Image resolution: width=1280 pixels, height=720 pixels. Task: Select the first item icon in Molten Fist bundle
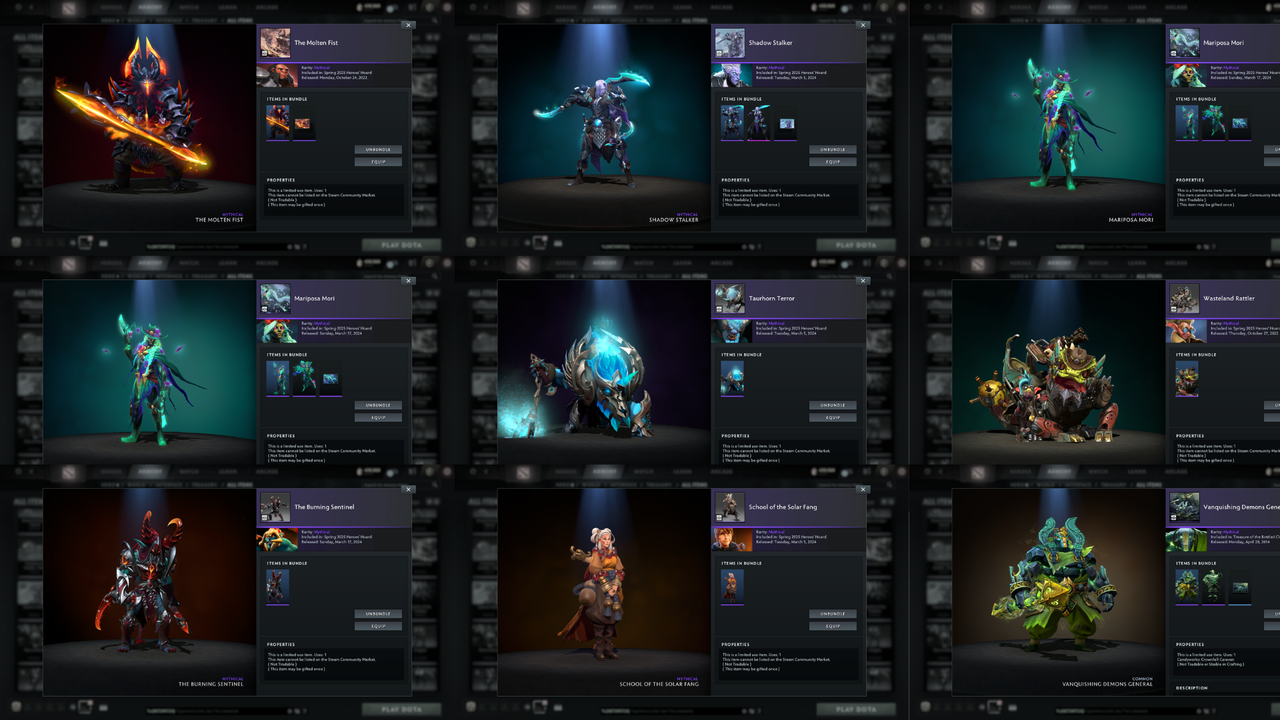click(278, 123)
